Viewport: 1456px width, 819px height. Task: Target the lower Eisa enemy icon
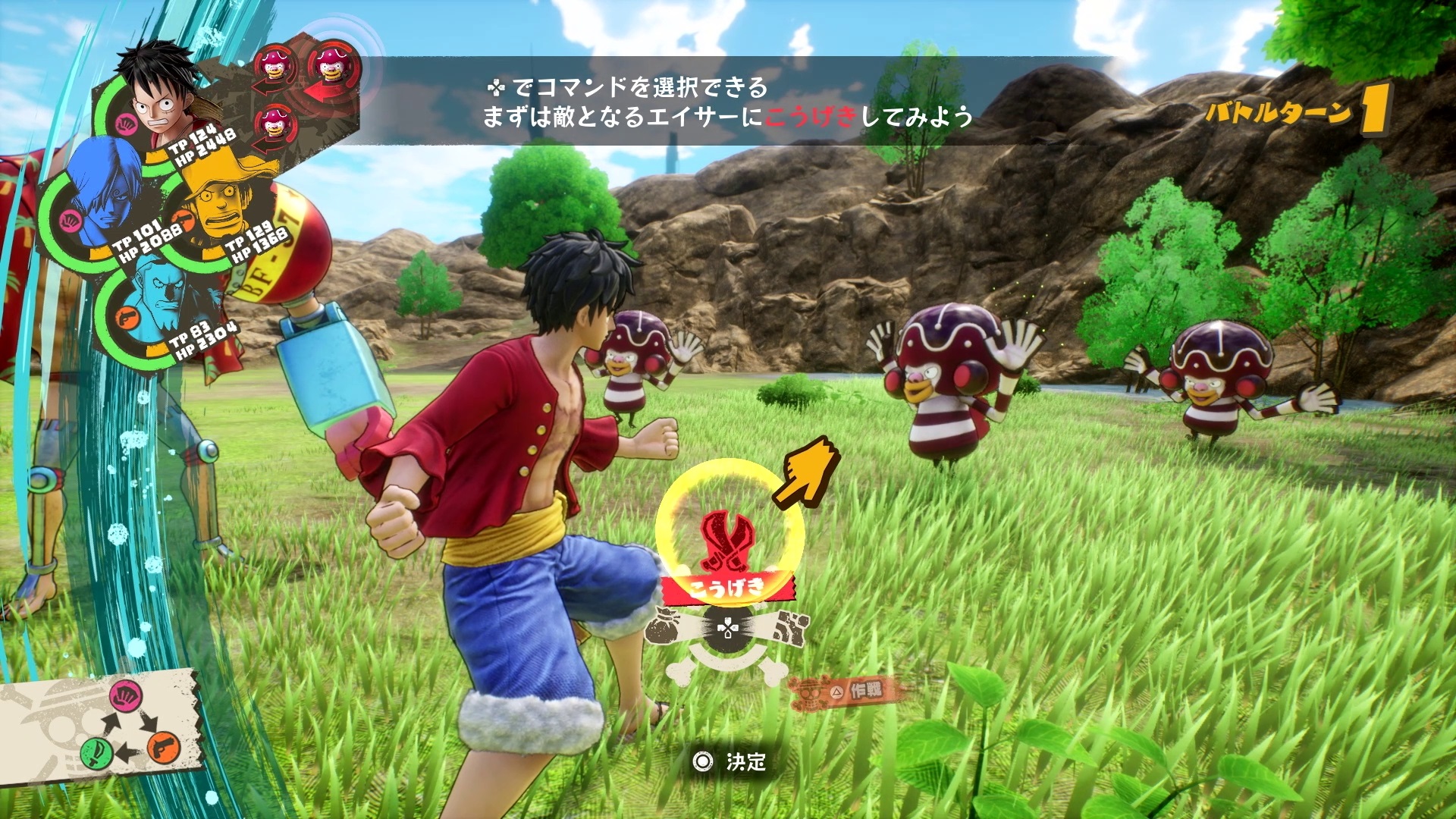(274, 123)
